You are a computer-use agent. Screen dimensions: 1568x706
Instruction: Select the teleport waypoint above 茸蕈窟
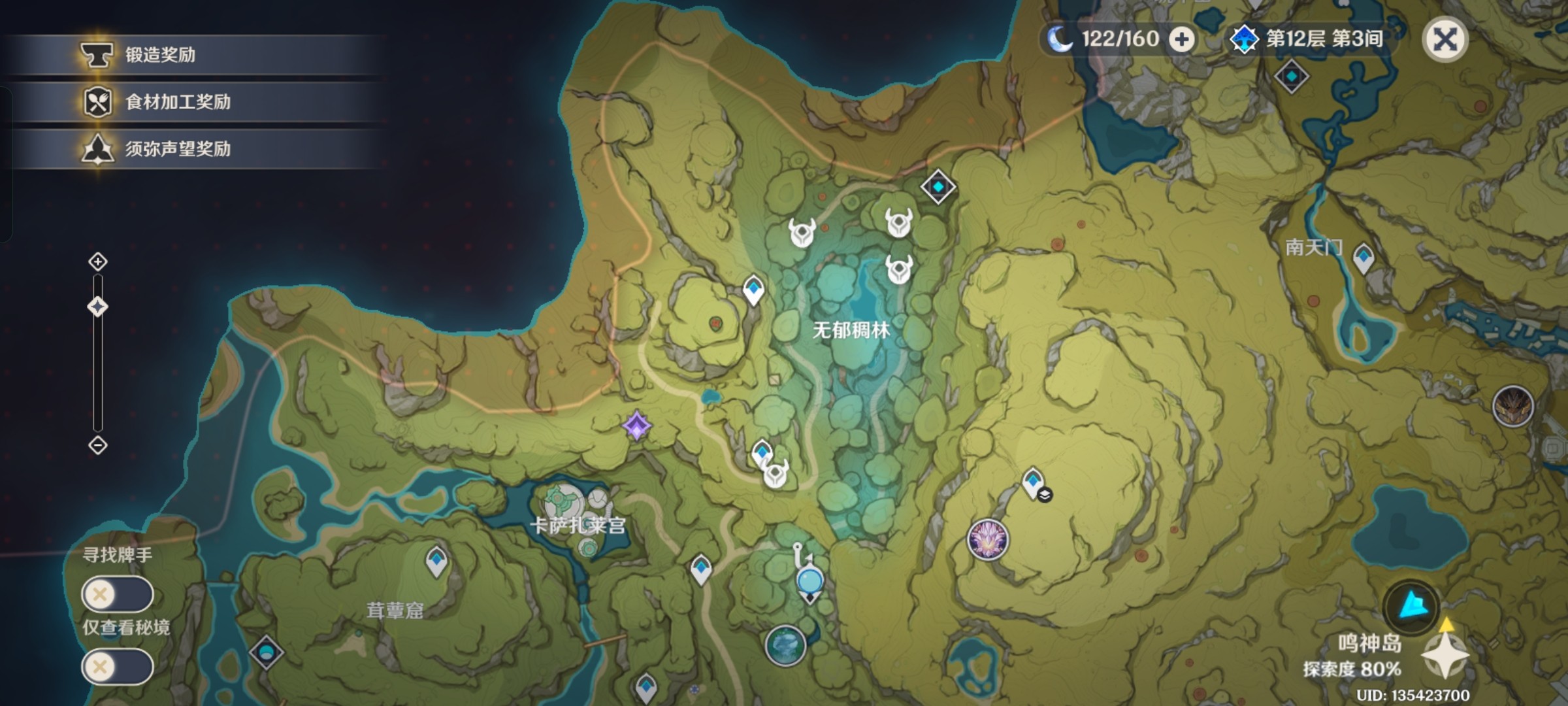[x=436, y=561]
